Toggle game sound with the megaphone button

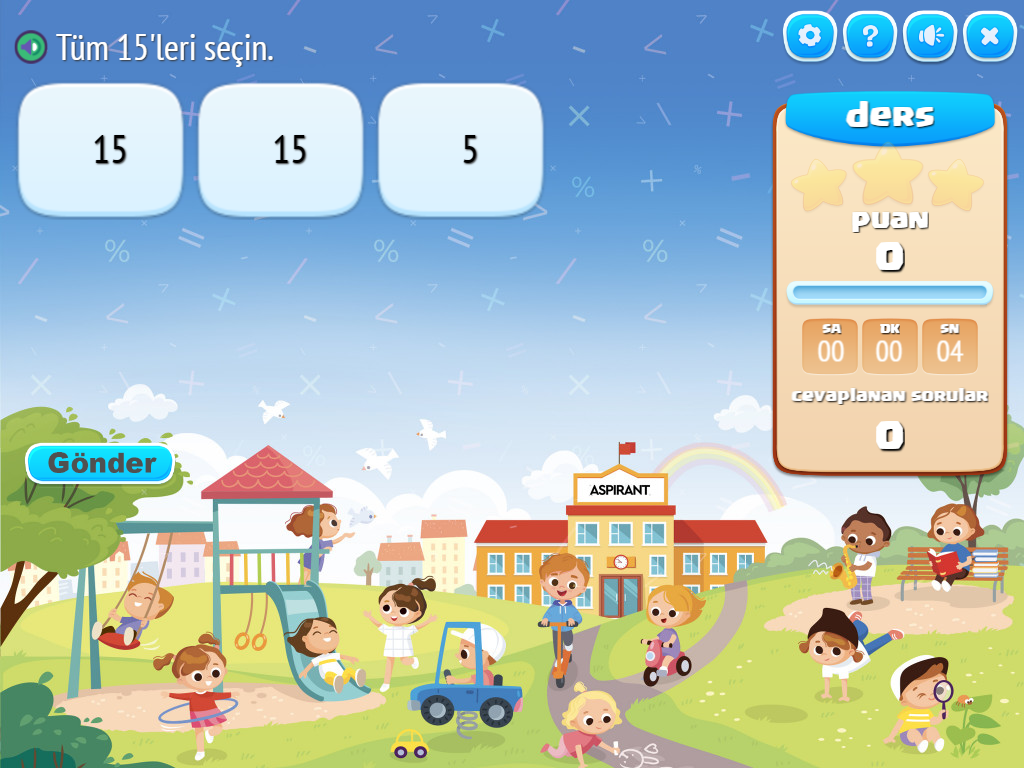click(x=930, y=37)
